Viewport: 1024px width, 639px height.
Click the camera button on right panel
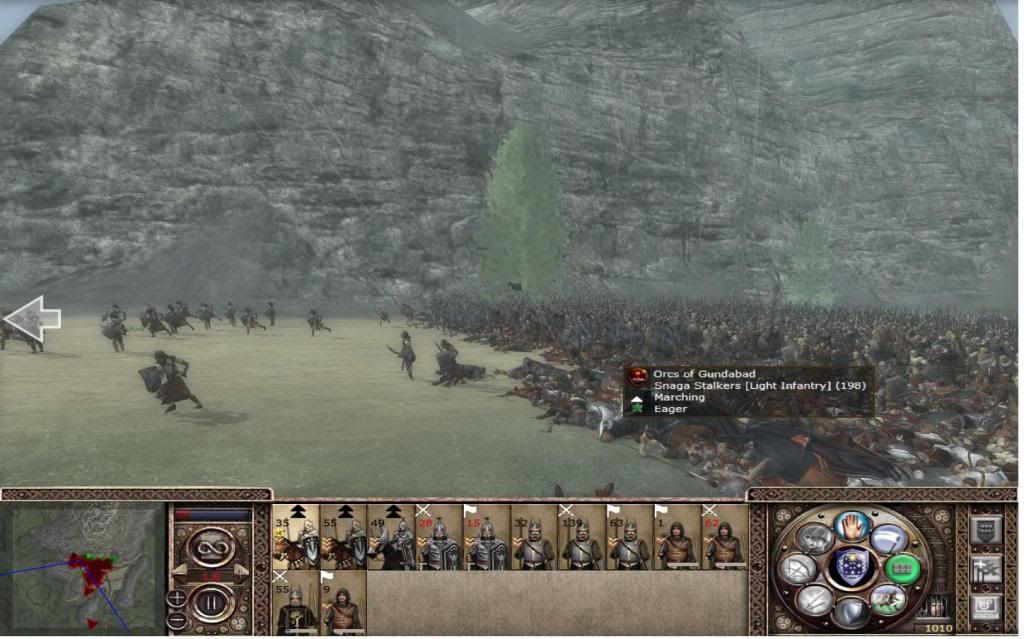click(x=985, y=607)
